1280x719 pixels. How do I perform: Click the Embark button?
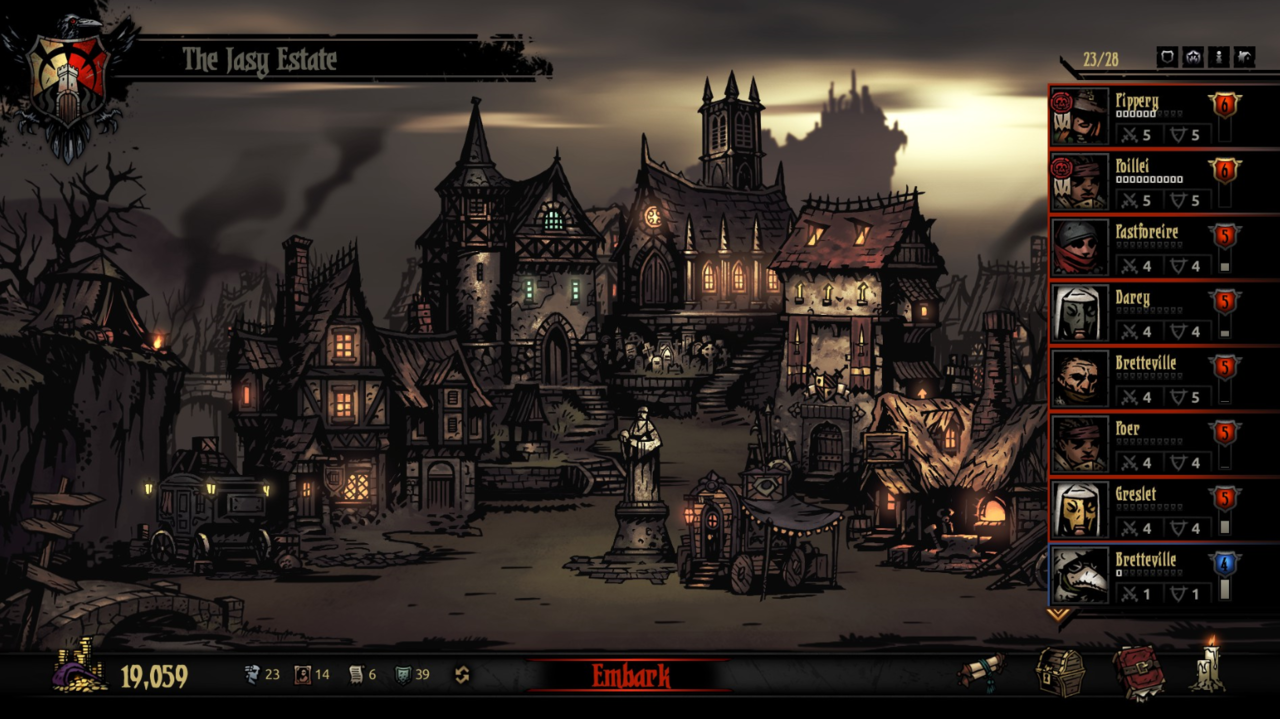[630, 675]
